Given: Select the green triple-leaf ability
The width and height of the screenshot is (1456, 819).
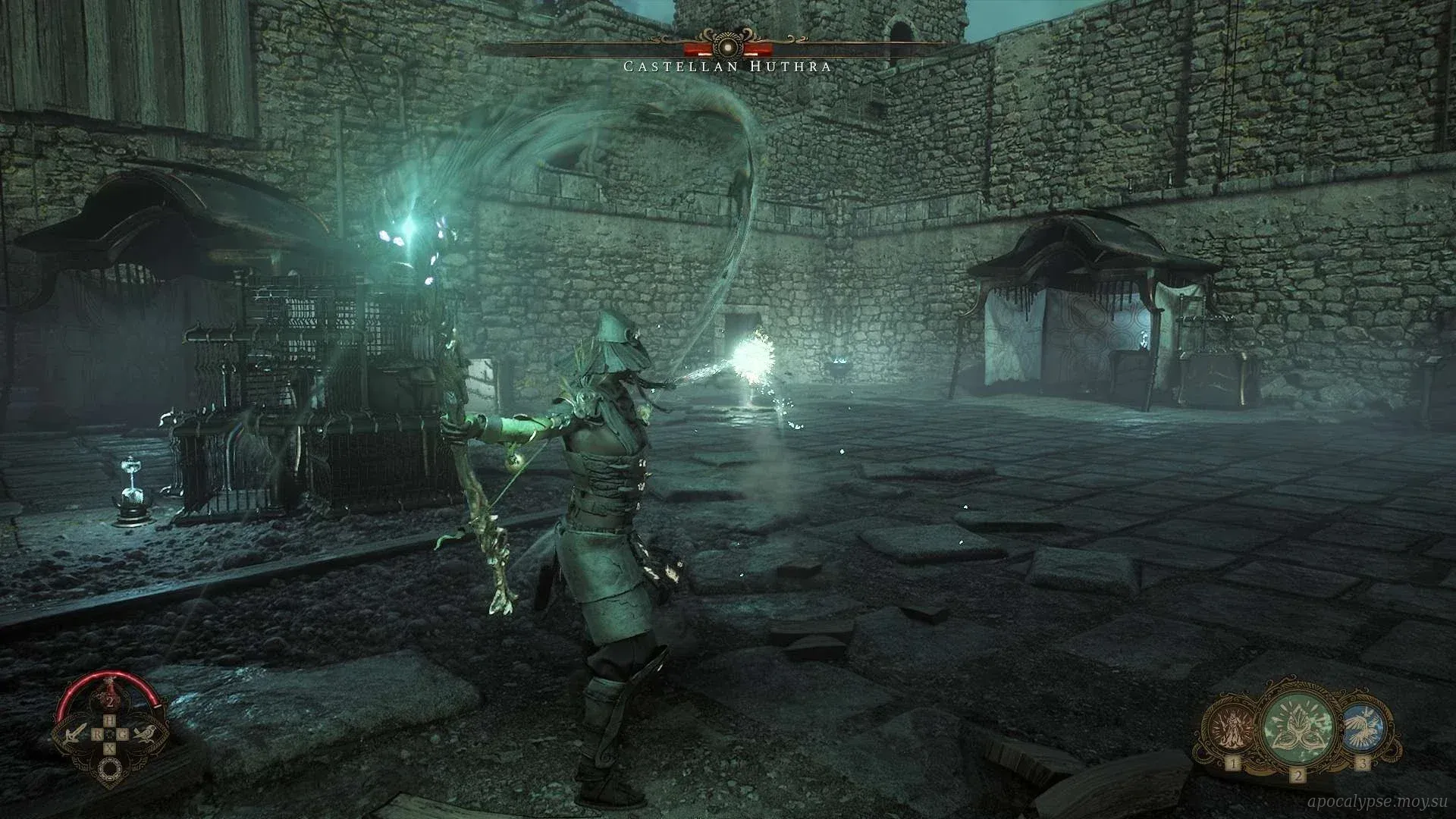Looking at the screenshot, I should tap(1298, 726).
